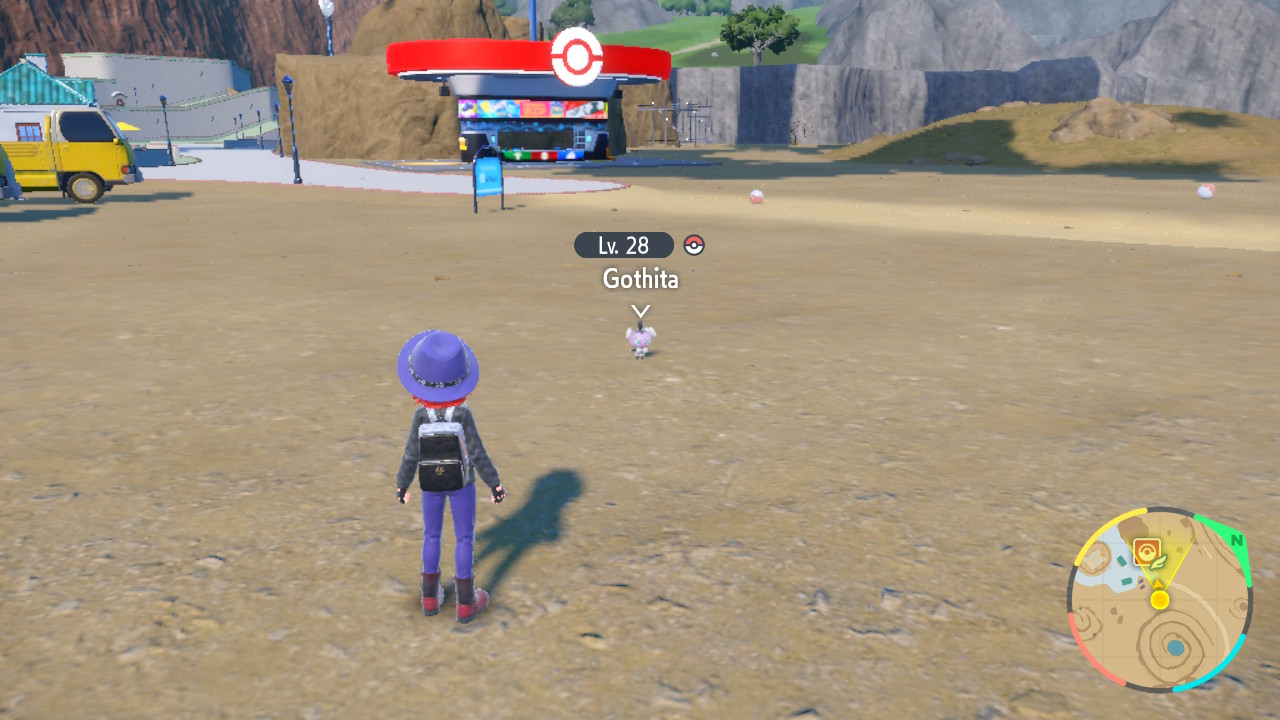Tap the yellow player position marker on the minimap

(1159, 599)
